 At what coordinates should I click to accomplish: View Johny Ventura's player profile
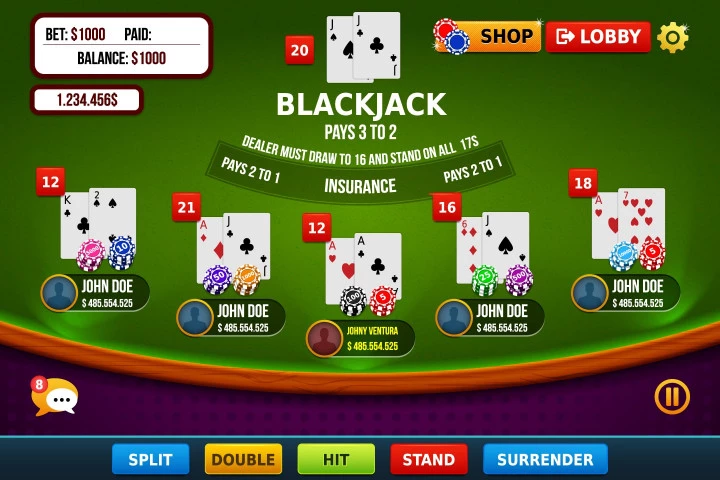(324, 339)
